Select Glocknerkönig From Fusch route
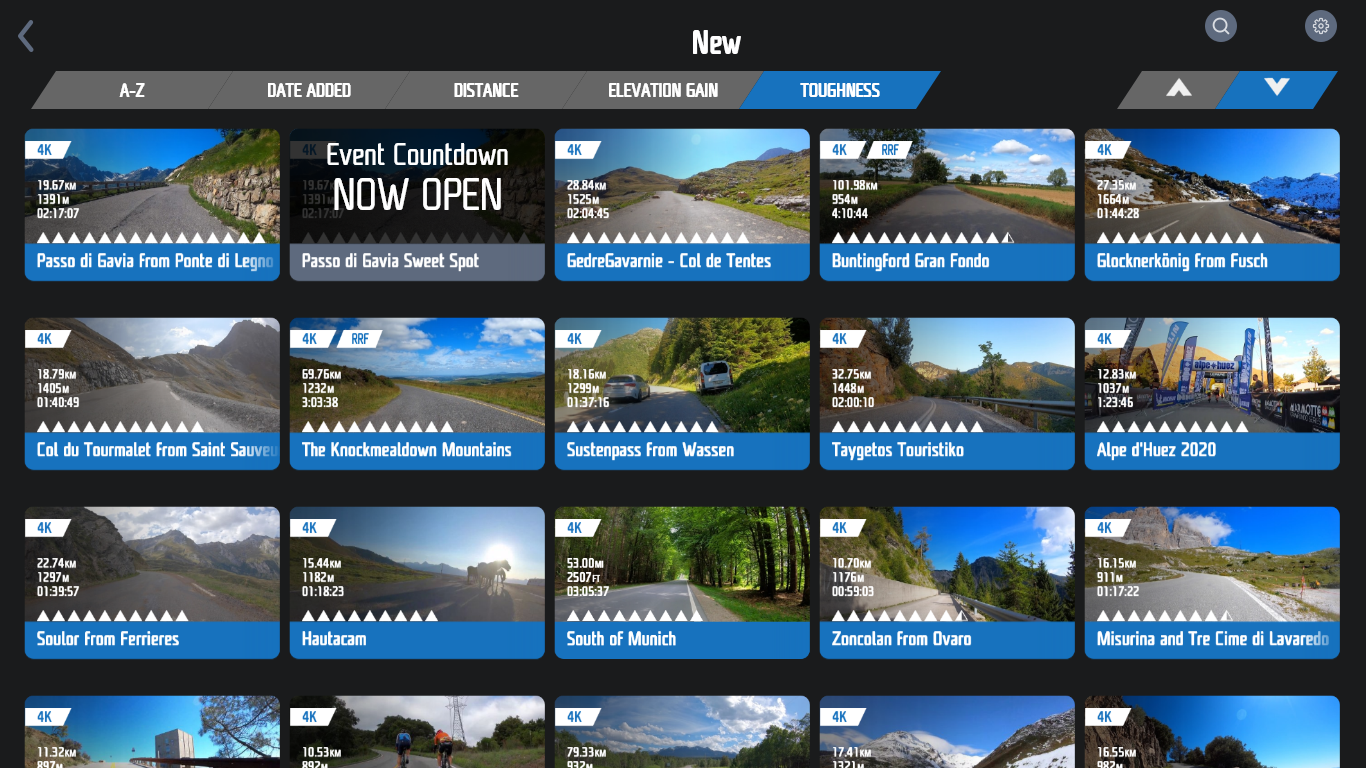1366x768 pixels. tap(1212, 204)
